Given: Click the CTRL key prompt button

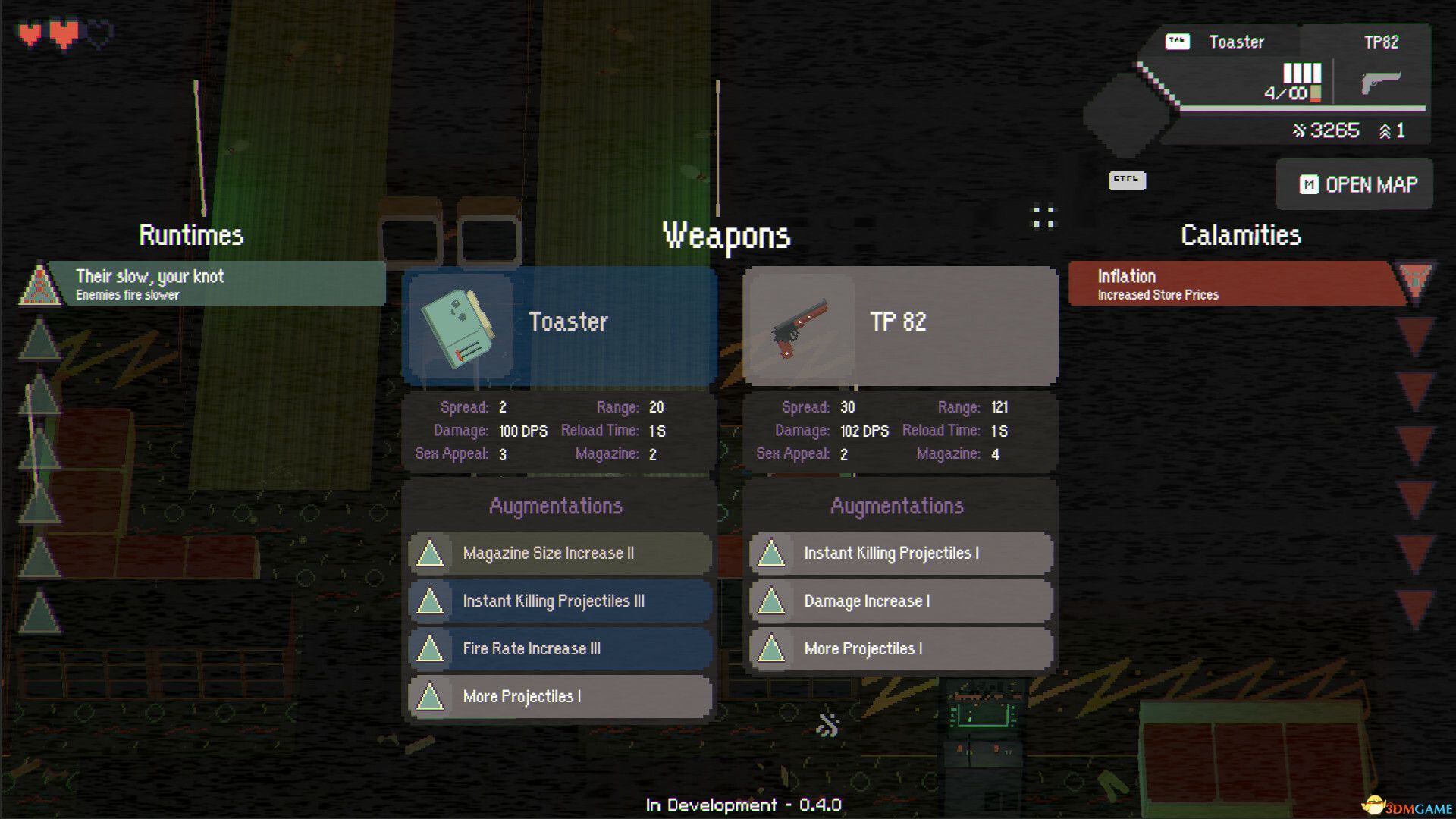Looking at the screenshot, I should tap(1126, 181).
